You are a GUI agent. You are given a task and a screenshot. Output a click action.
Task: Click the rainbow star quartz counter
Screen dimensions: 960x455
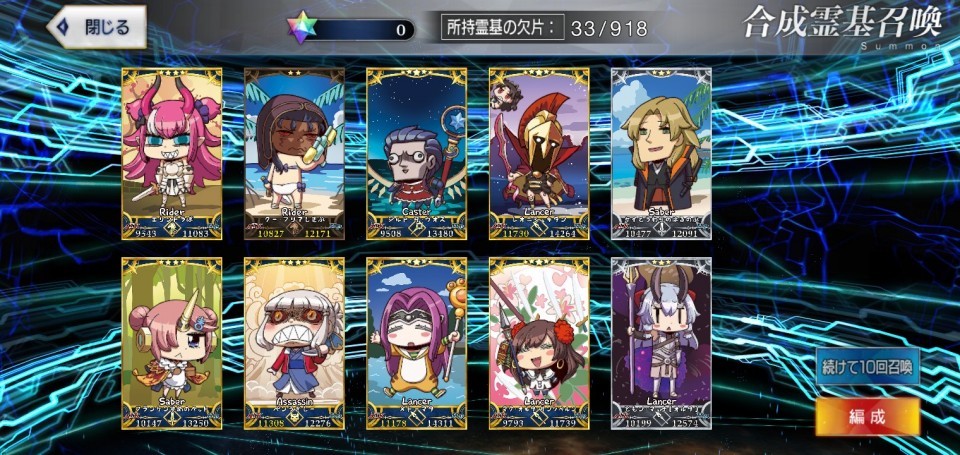tap(352, 29)
